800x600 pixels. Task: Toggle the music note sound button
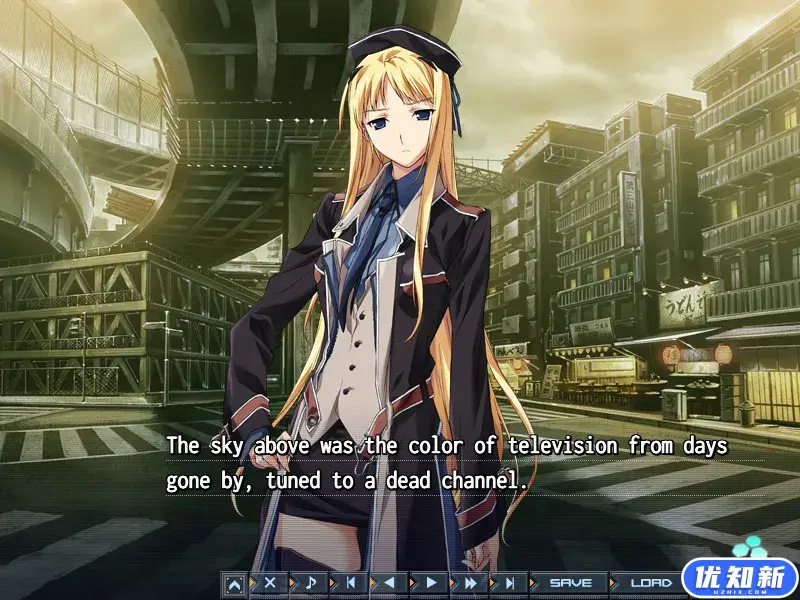point(310,582)
